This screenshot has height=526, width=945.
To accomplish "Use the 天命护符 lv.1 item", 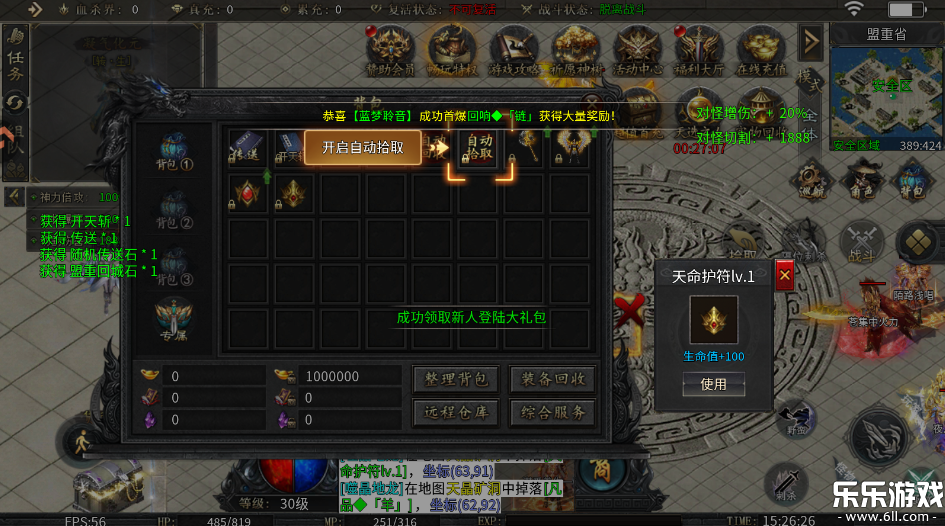I will click(x=713, y=384).
